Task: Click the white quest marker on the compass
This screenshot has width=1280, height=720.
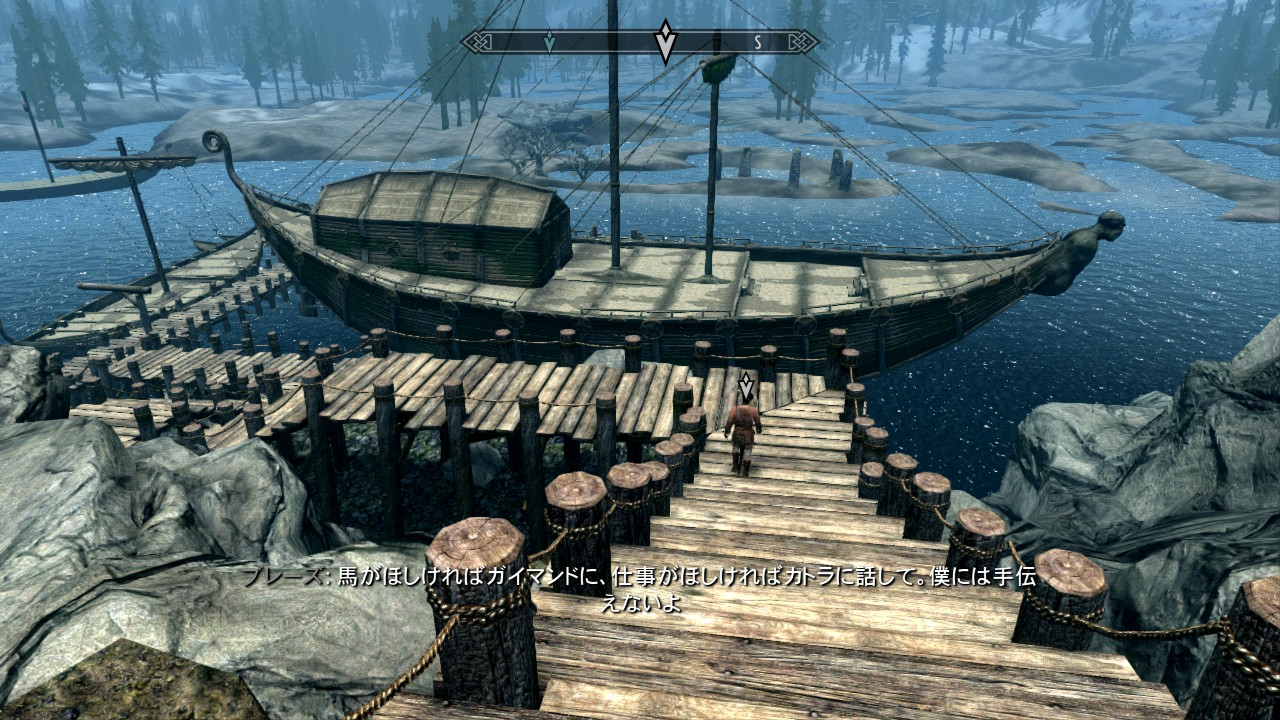Action: pyautogui.click(x=665, y=42)
